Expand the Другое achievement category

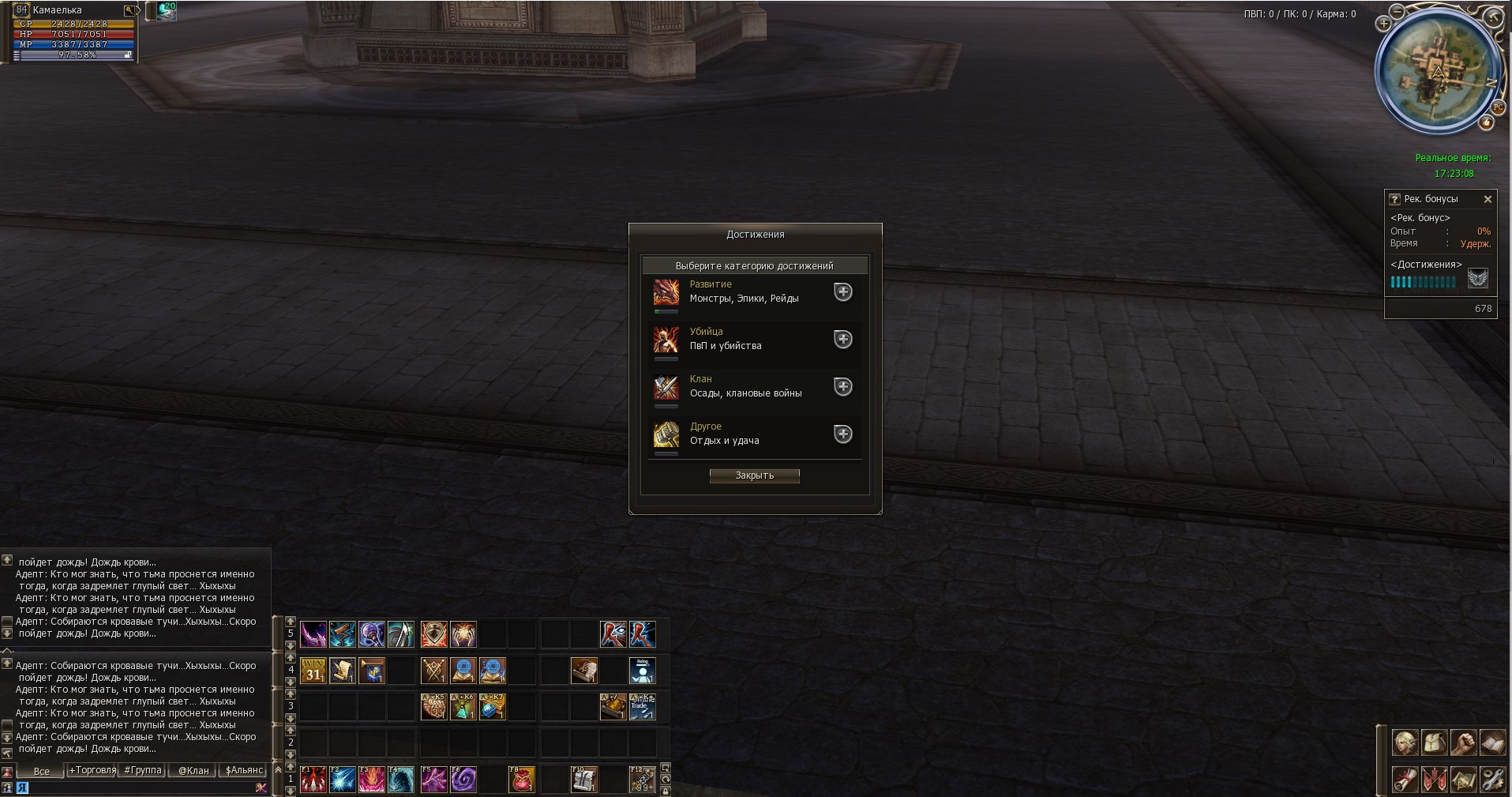[x=843, y=434]
